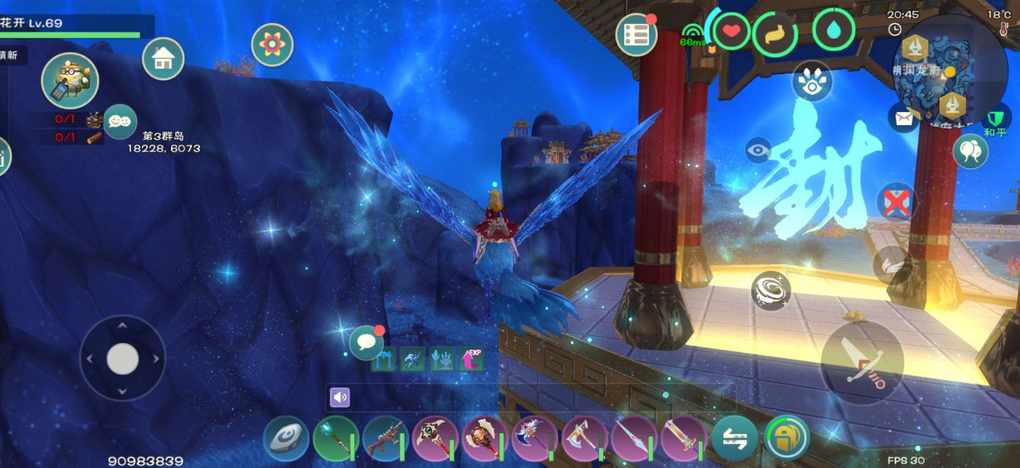Select the rifle hotbar slot
The height and width of the screenshot is (468, 1020).
(384, 438)
